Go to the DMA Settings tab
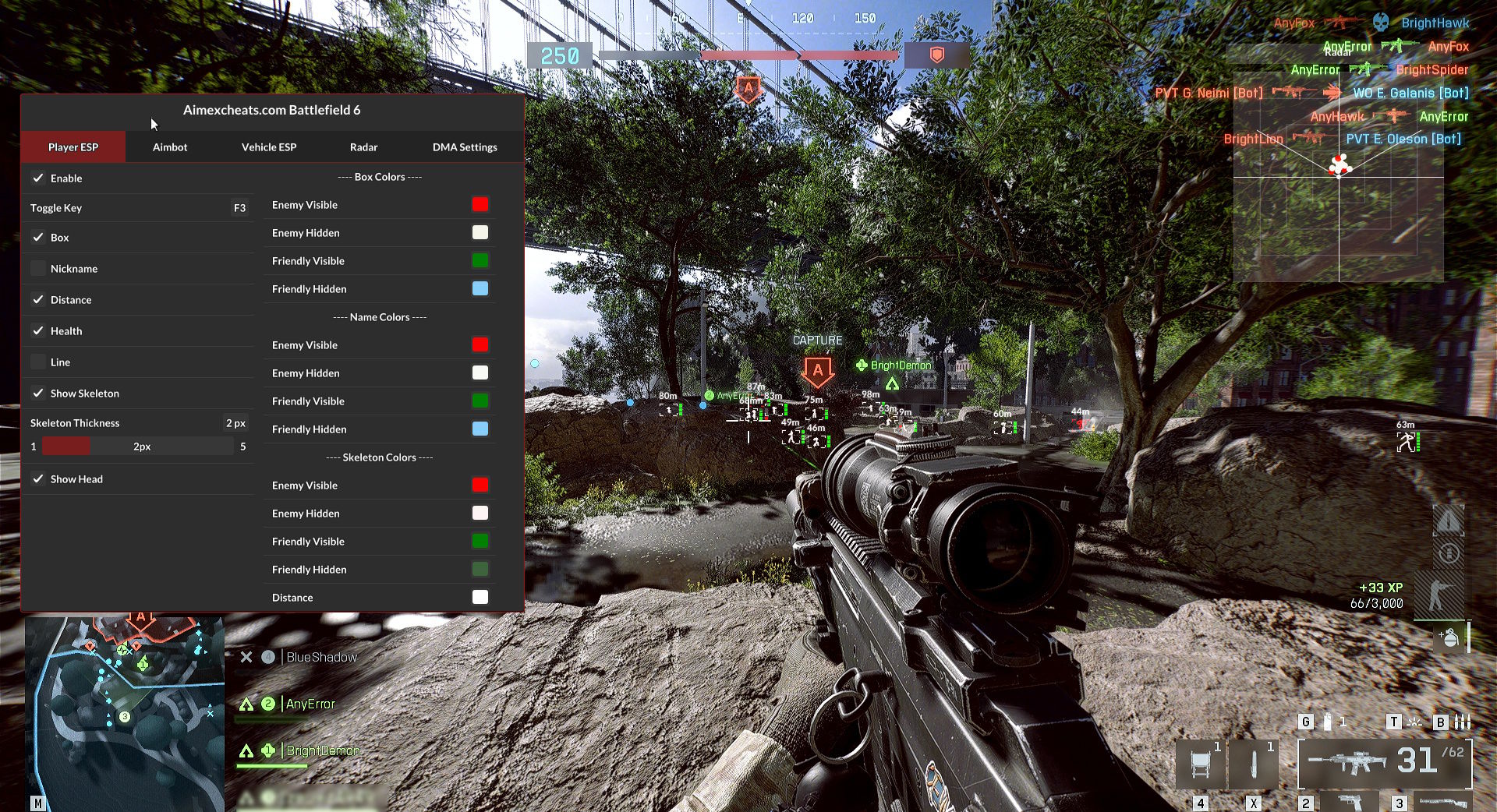The height and width of the screenshot is (812, 1497). coord(465,147)
